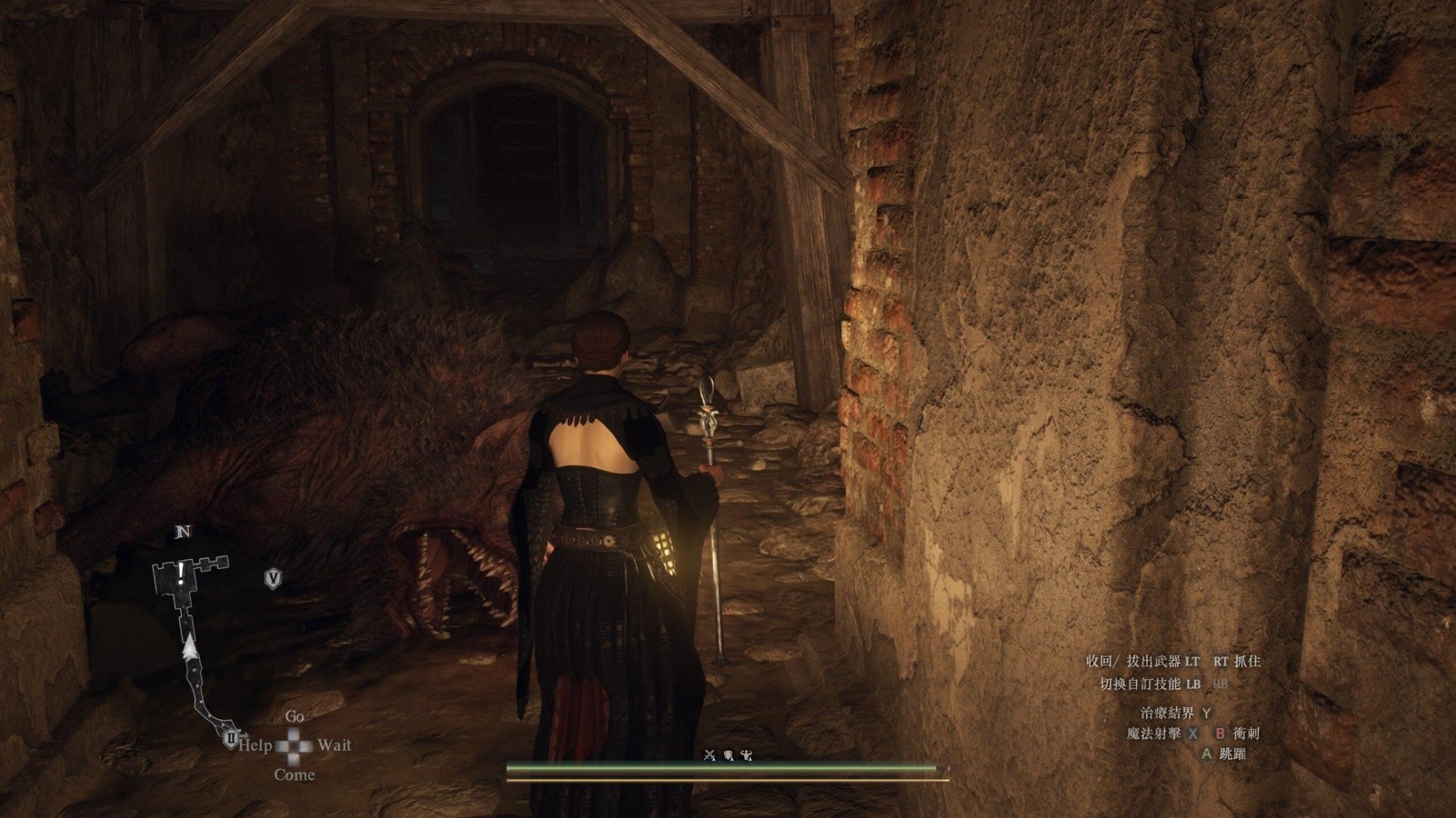Click the flexing figure strength buff icon
Viewport: 1456px width, 818px height.
coord(746,756)
